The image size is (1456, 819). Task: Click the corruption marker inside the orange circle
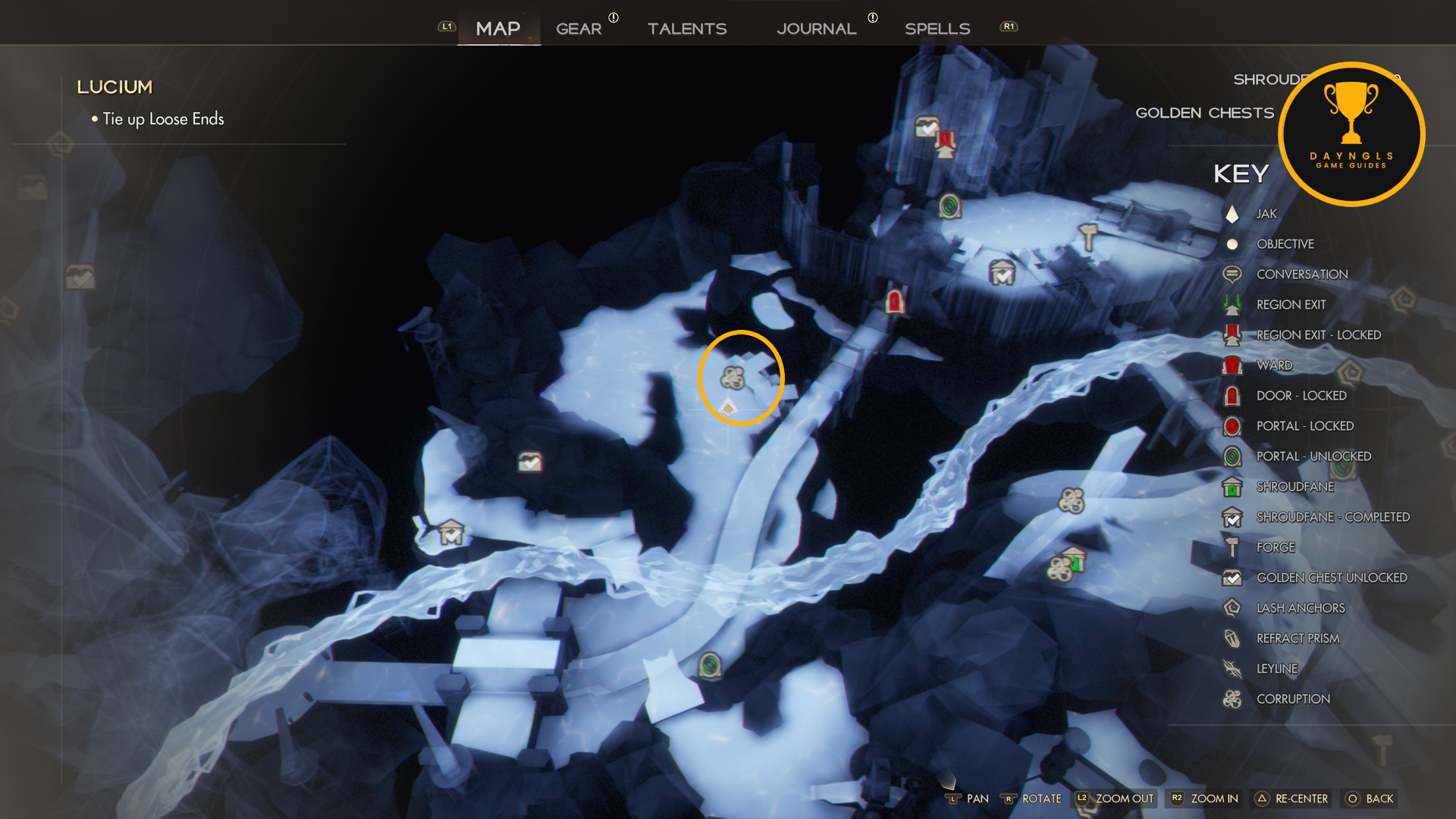[733, 377]
